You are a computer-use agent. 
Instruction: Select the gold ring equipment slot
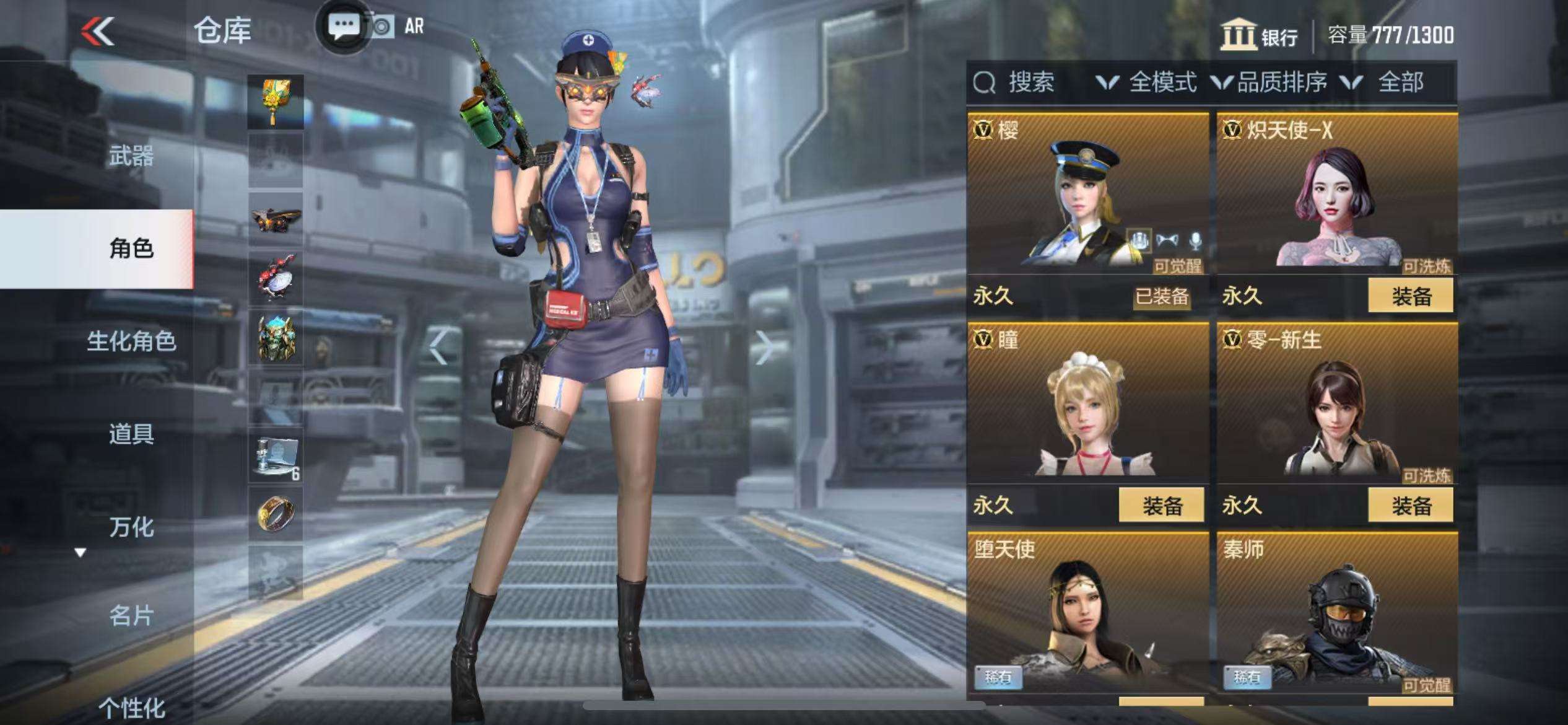click(x=276, y=513)
